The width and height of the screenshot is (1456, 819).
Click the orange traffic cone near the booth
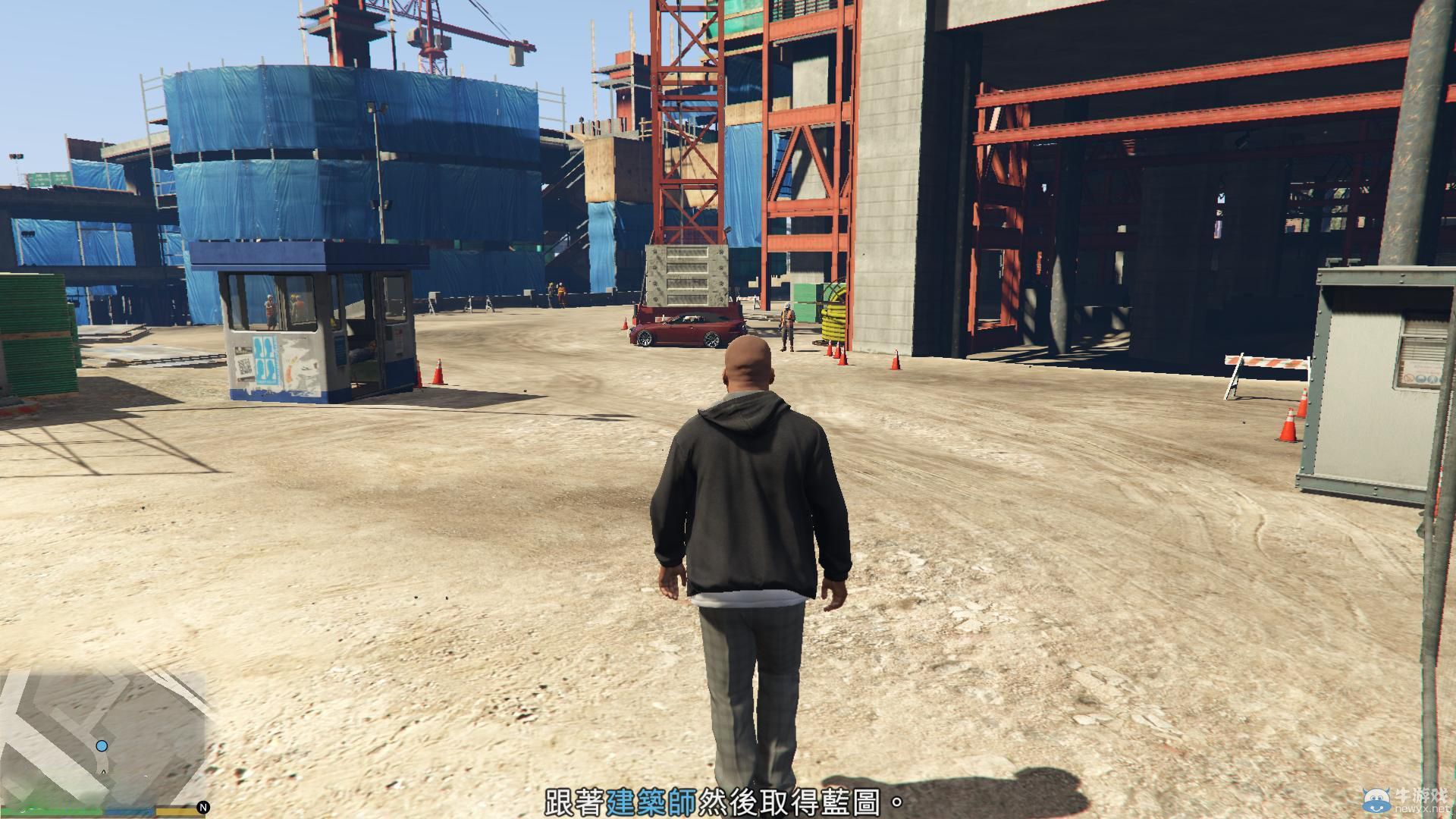[440, 373]
